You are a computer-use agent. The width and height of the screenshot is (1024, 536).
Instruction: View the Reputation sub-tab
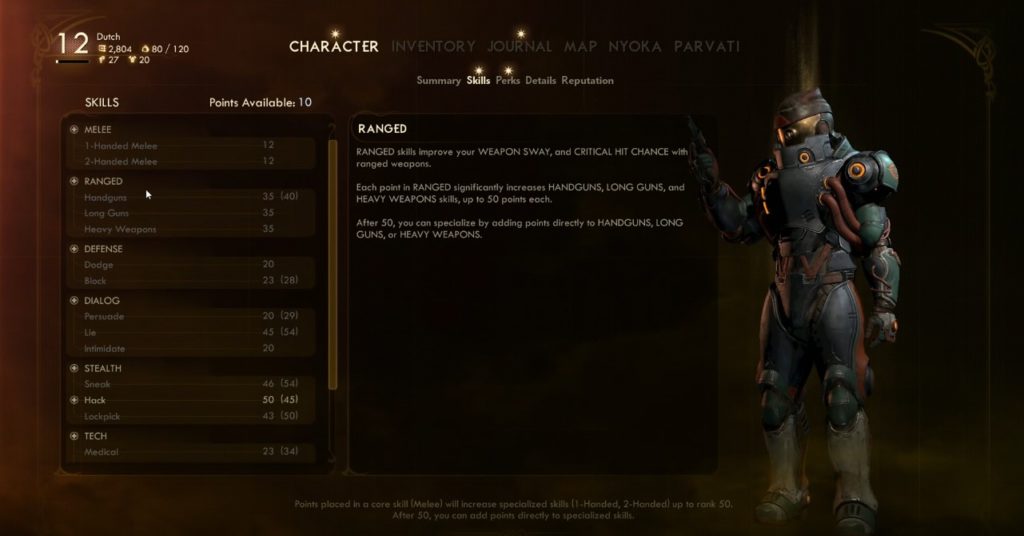[587, 80]
